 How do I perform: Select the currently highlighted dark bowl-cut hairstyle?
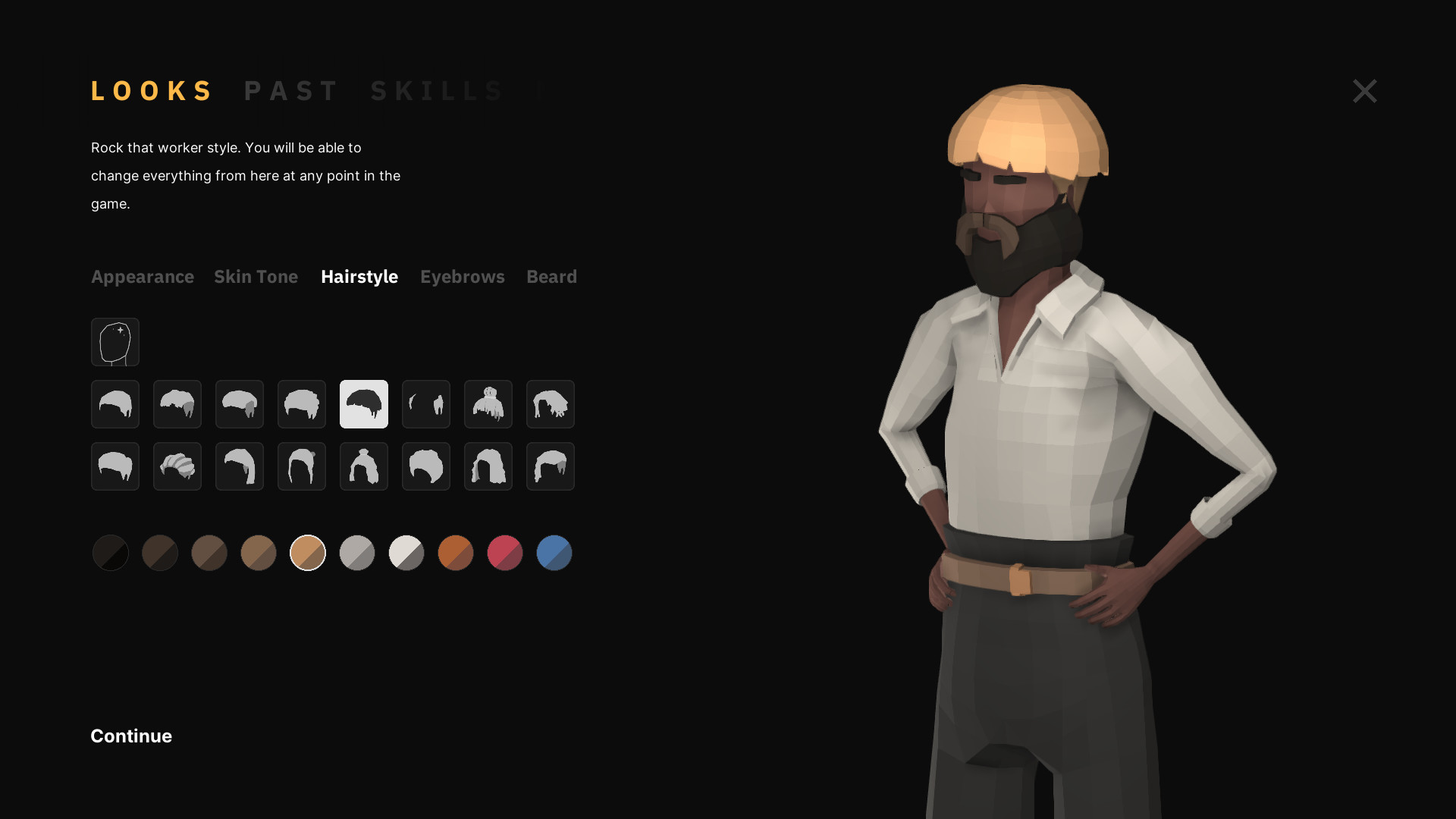pos(363,404)
